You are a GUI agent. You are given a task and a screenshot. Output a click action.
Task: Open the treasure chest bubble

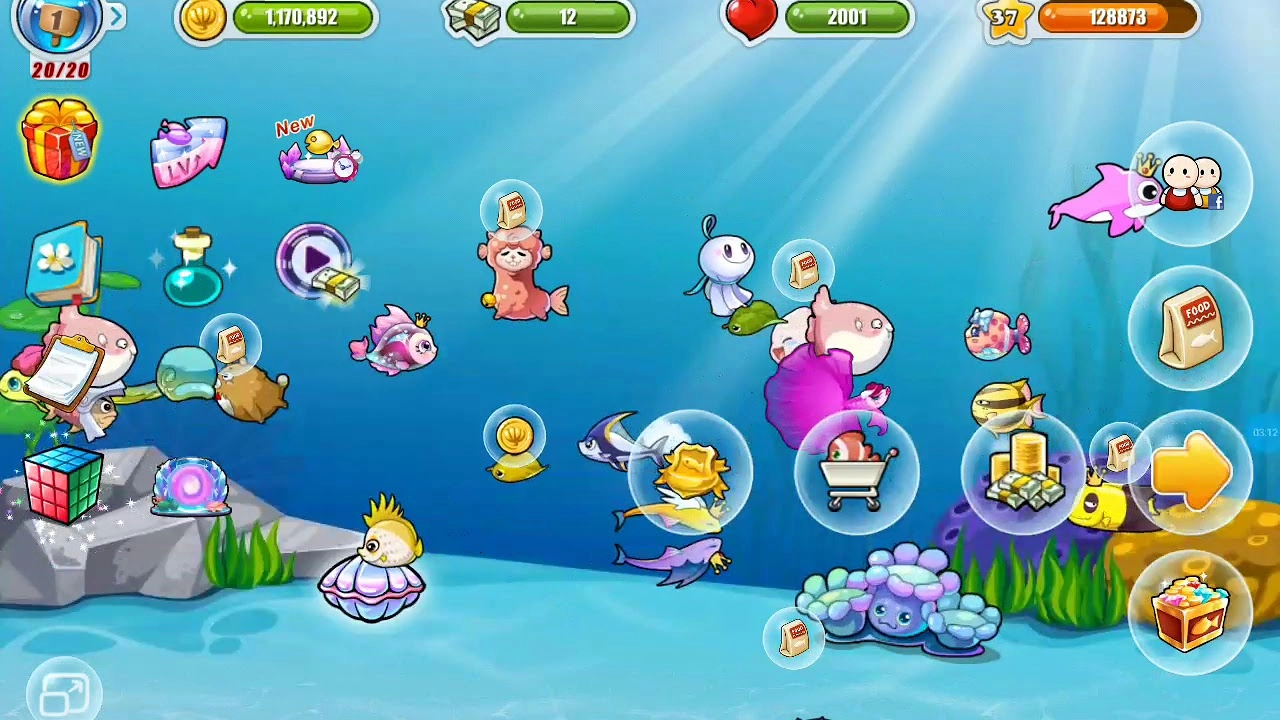(1190, 611)
